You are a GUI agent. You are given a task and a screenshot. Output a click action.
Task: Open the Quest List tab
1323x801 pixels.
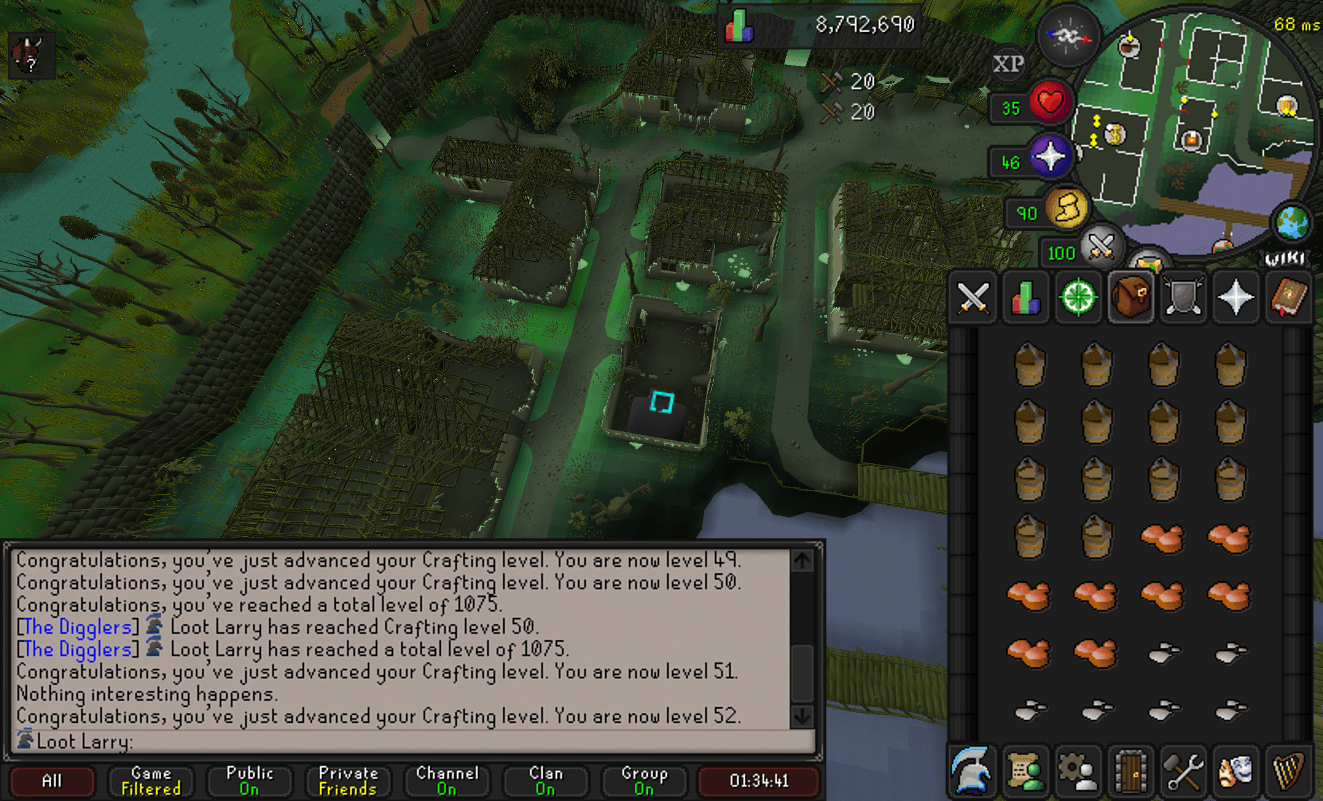click(1077, 296)
